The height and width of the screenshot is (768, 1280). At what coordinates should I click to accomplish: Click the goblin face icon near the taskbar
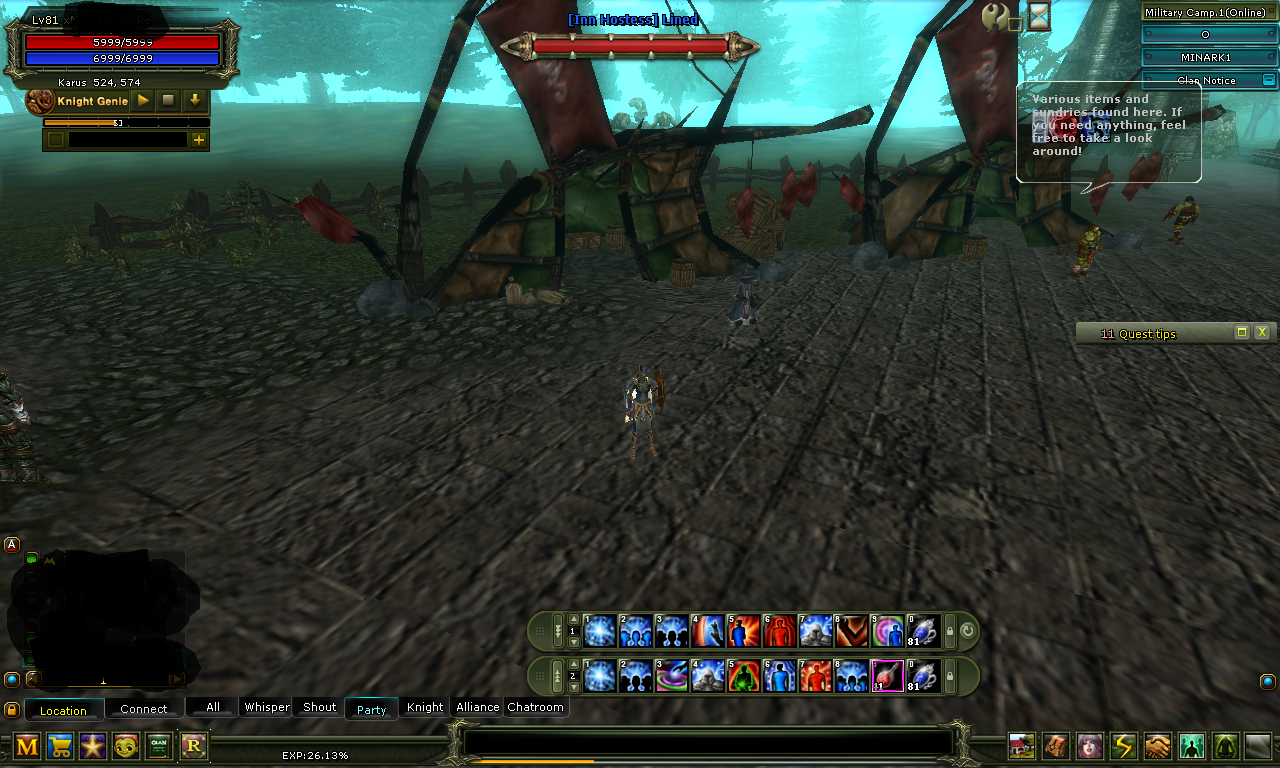(126, 746)
